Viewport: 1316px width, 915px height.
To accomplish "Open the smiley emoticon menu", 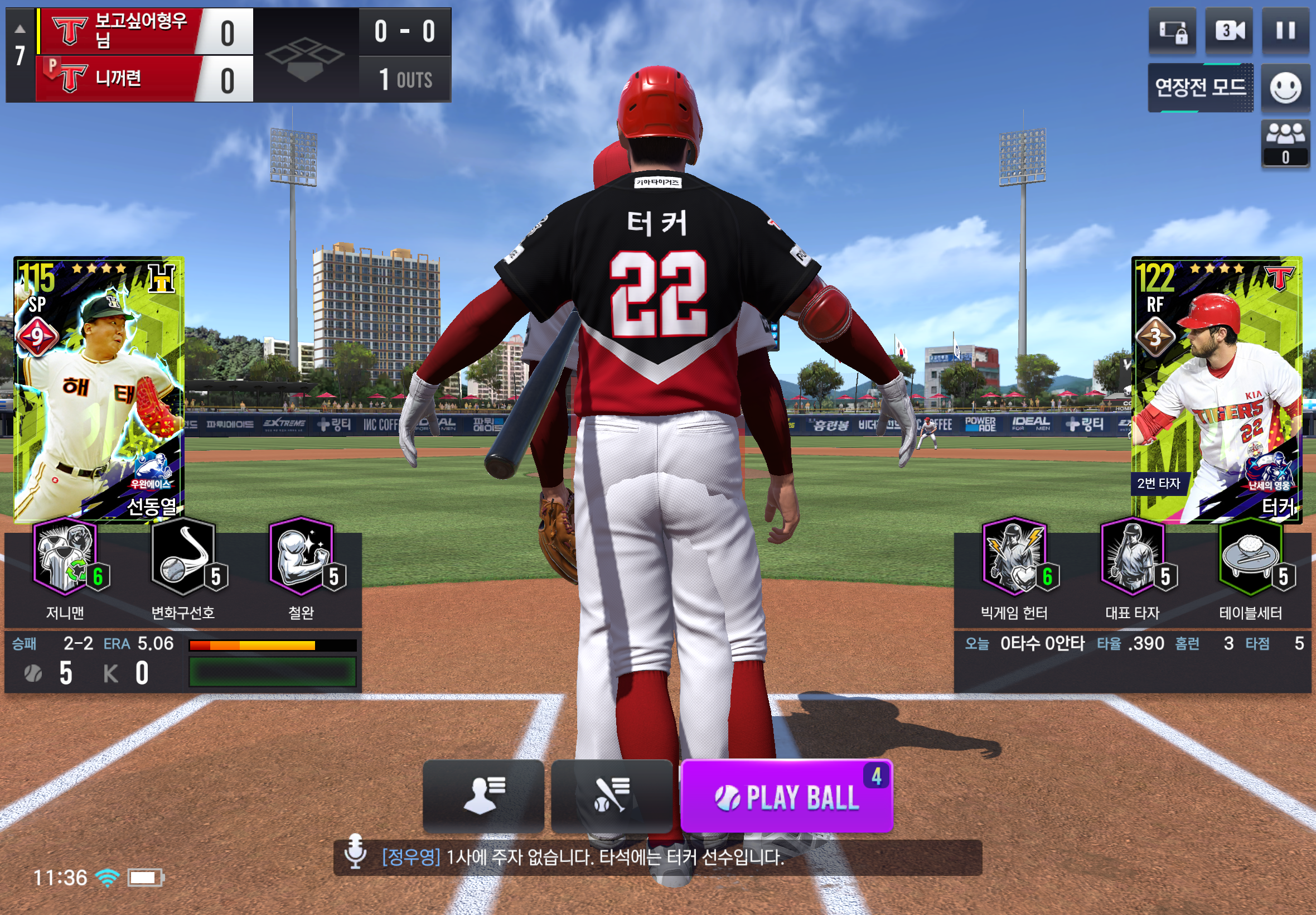I will 1285,88.
